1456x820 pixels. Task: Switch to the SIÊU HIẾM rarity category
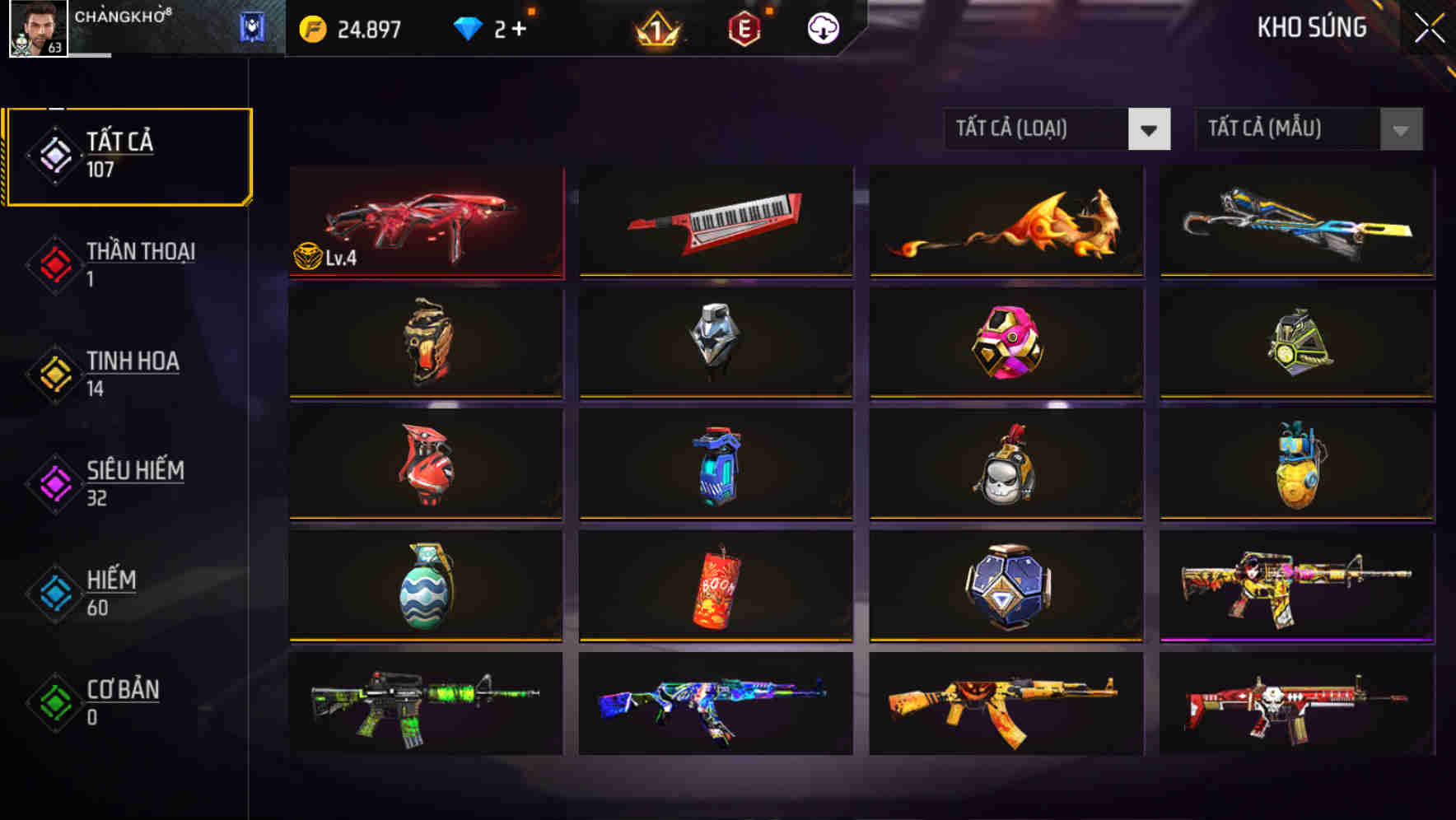(54, 482)
